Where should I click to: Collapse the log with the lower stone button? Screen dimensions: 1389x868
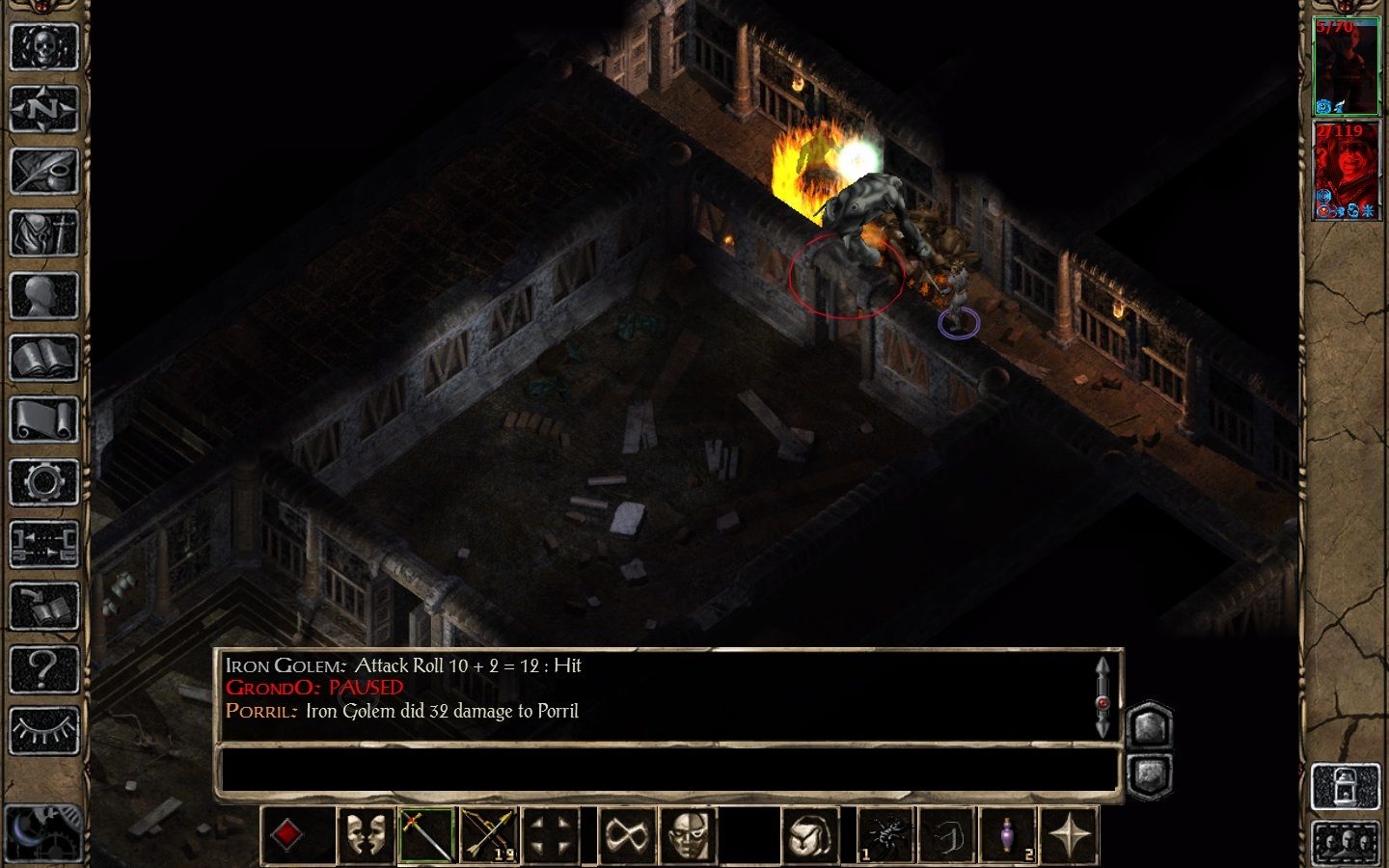1148,772
